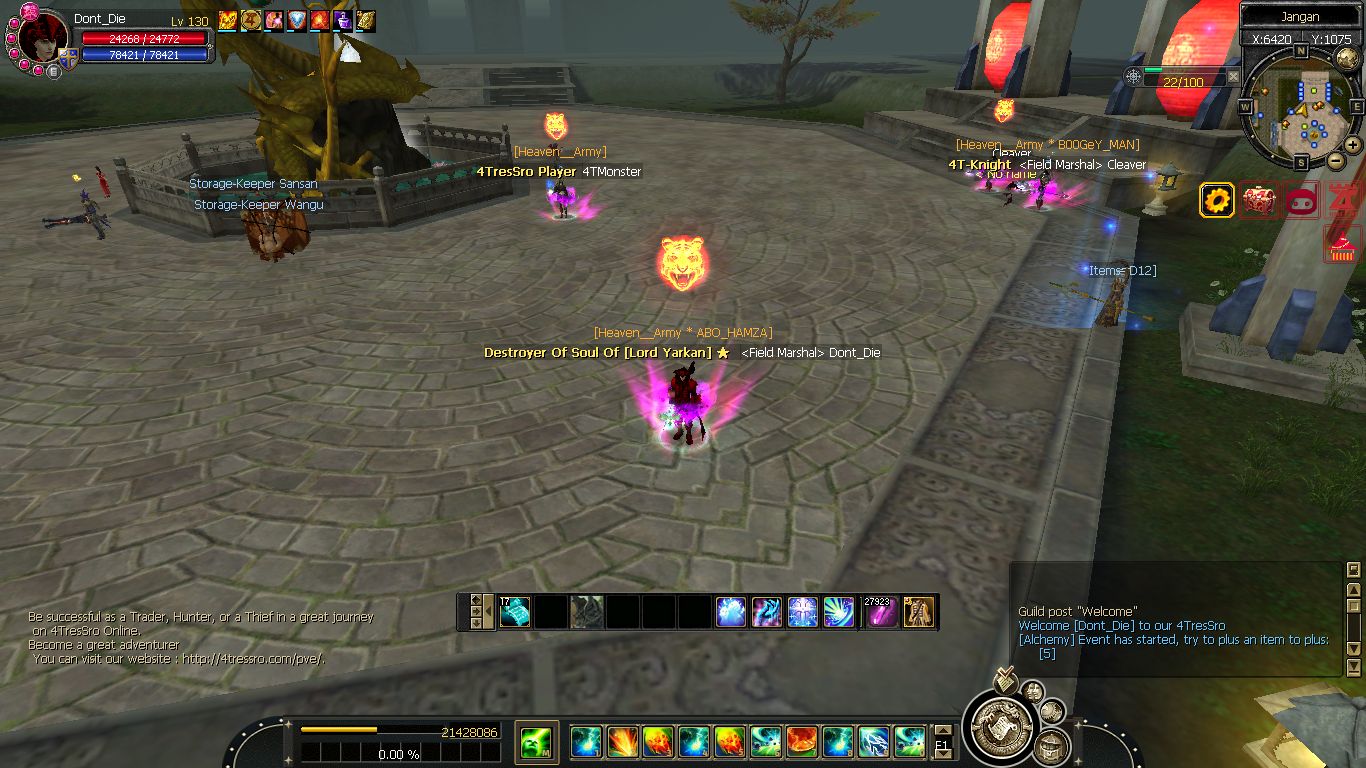1366x768 pixels.
Task: Open the orange gear settings icon
Action: click(x=1217, y=200)
